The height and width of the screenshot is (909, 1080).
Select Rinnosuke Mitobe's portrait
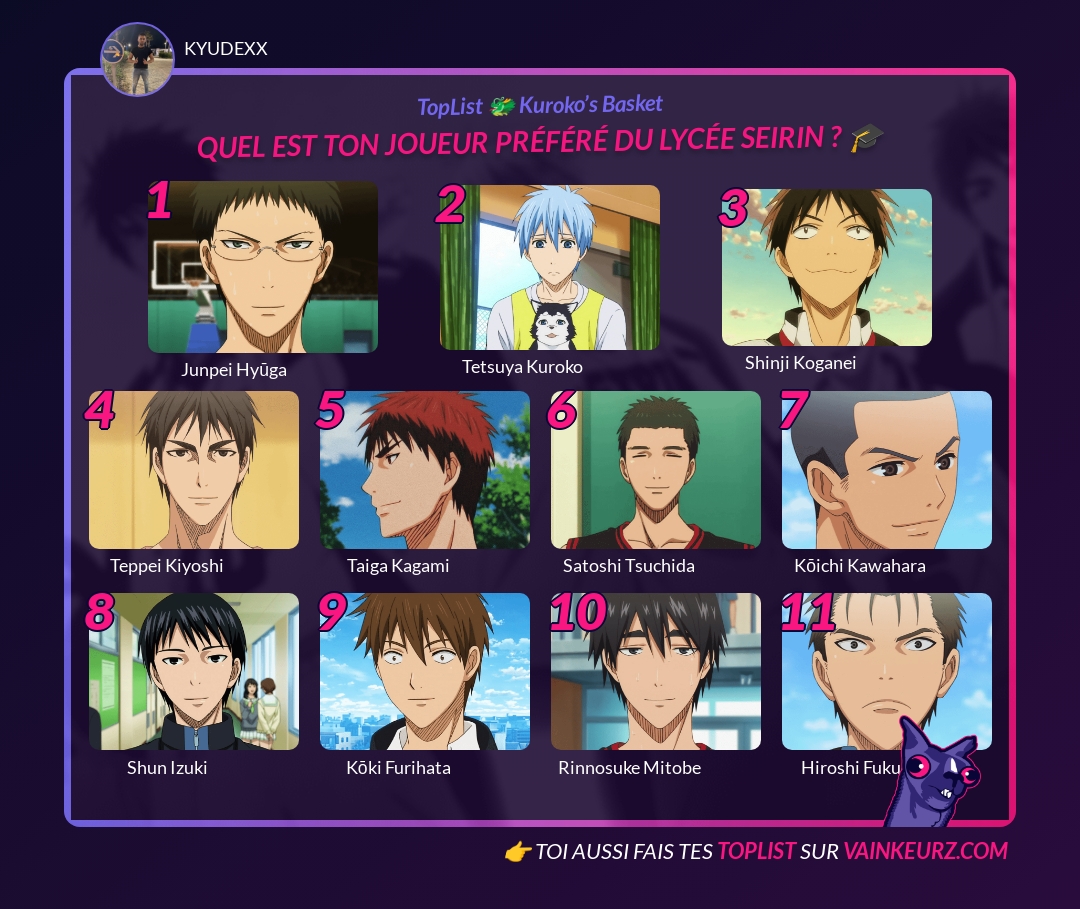[x=656, y=672]
